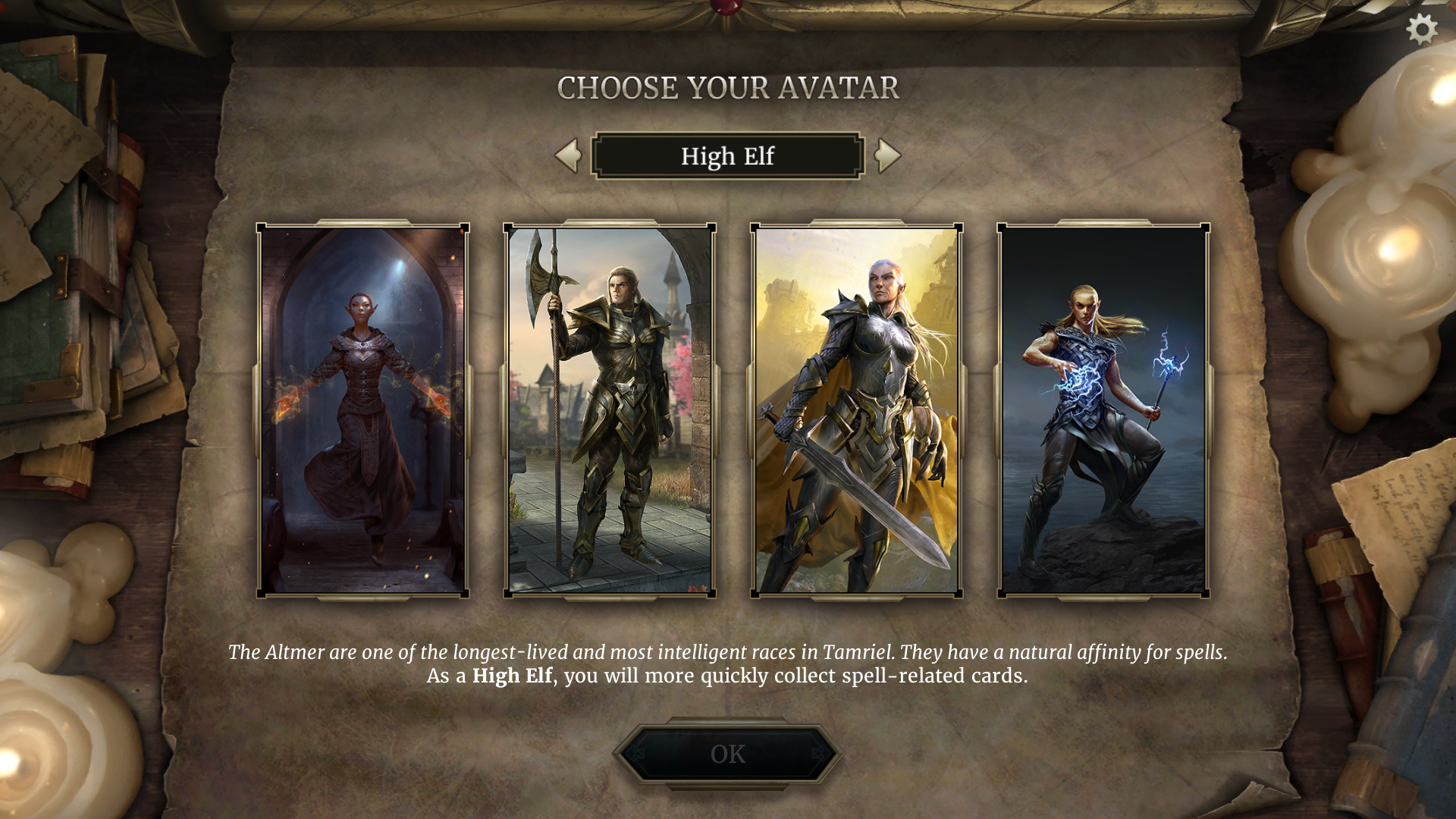1456x819 pixels.
Task: Click the decorative arrow on the OK banner's left edge
Action: pyautogui.click(x=636, y=753)
